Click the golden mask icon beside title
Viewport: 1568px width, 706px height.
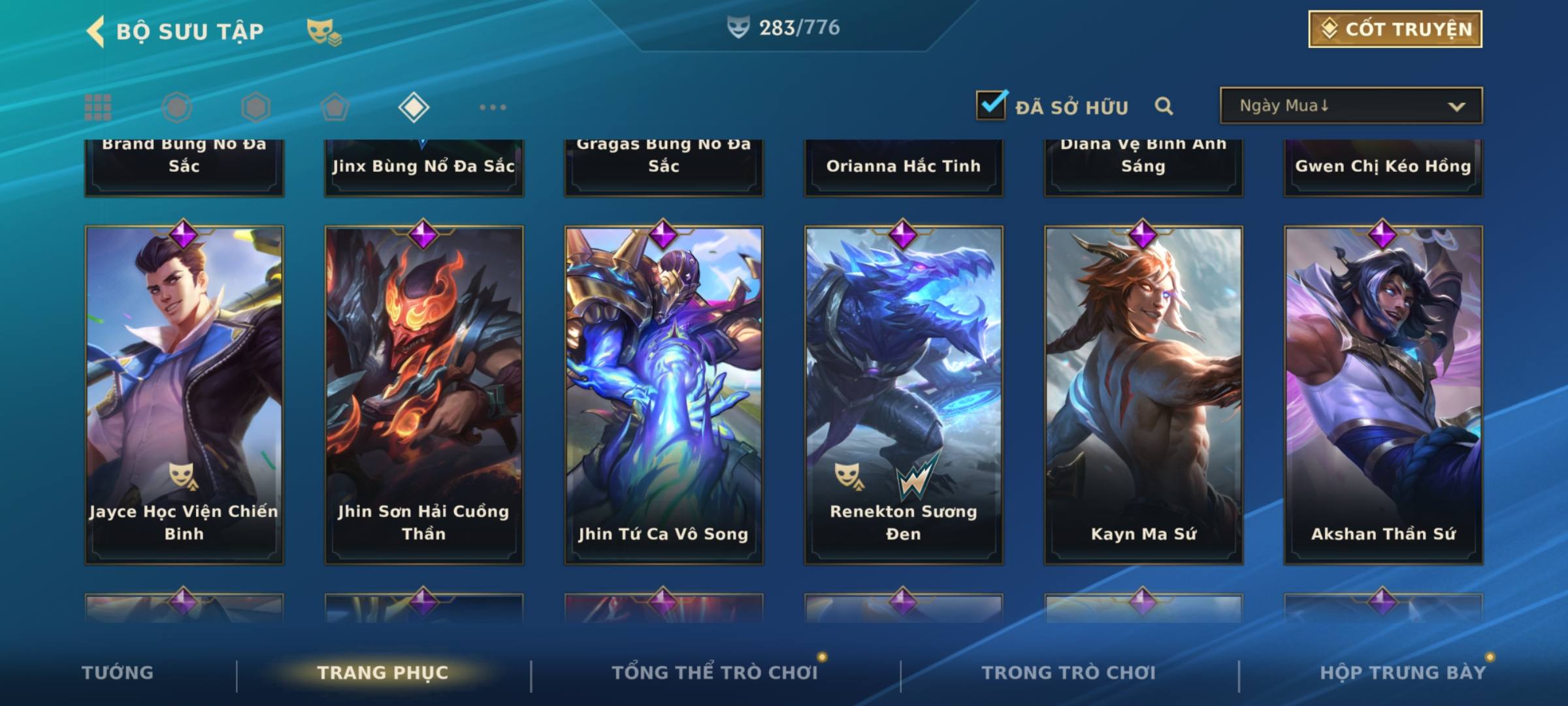324,32
